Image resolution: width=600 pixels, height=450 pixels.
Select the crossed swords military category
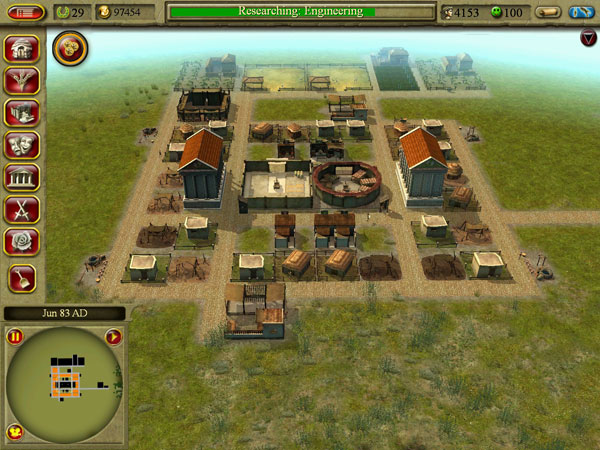(22, 209)
